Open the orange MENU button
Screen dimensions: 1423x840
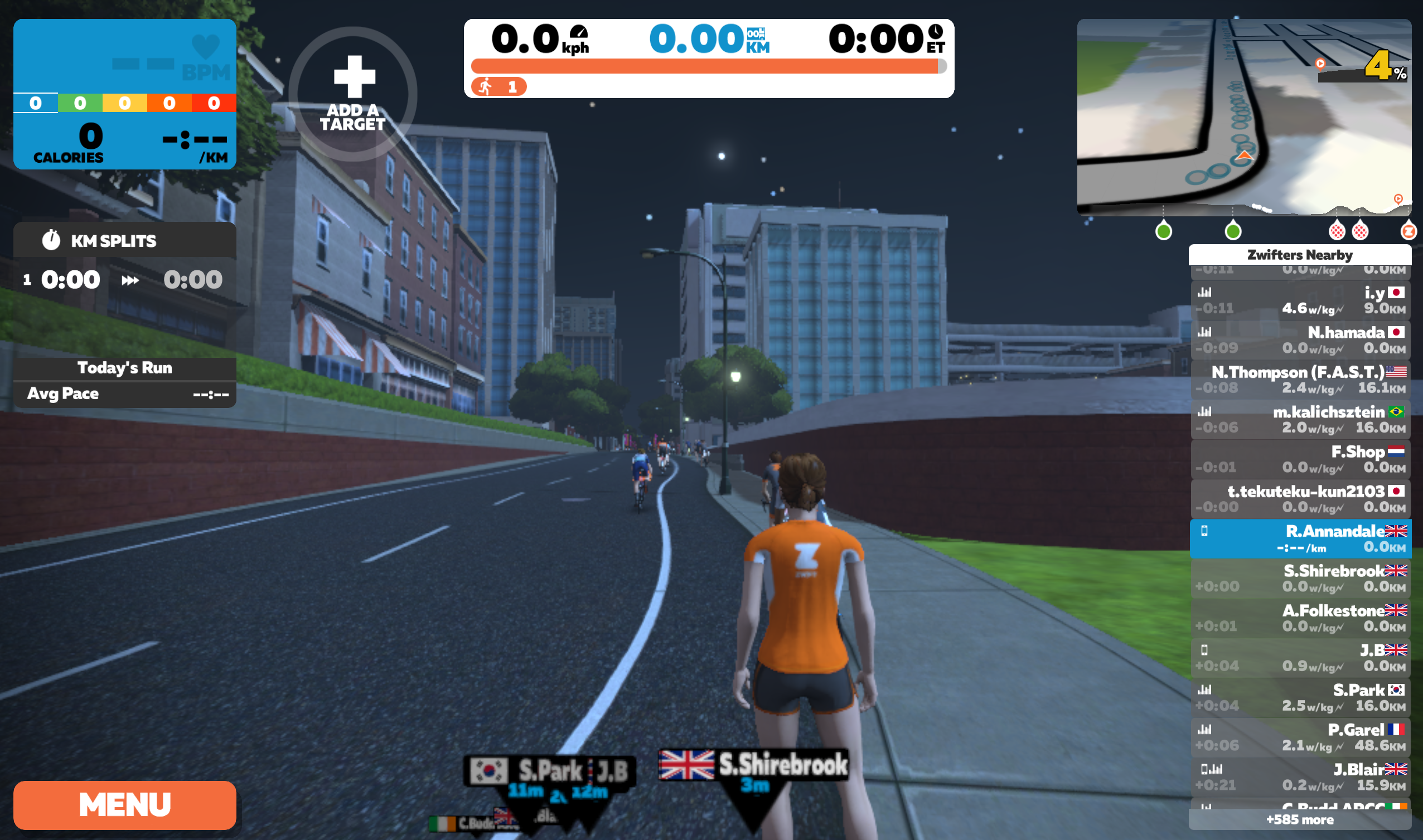tap(124, 804)
